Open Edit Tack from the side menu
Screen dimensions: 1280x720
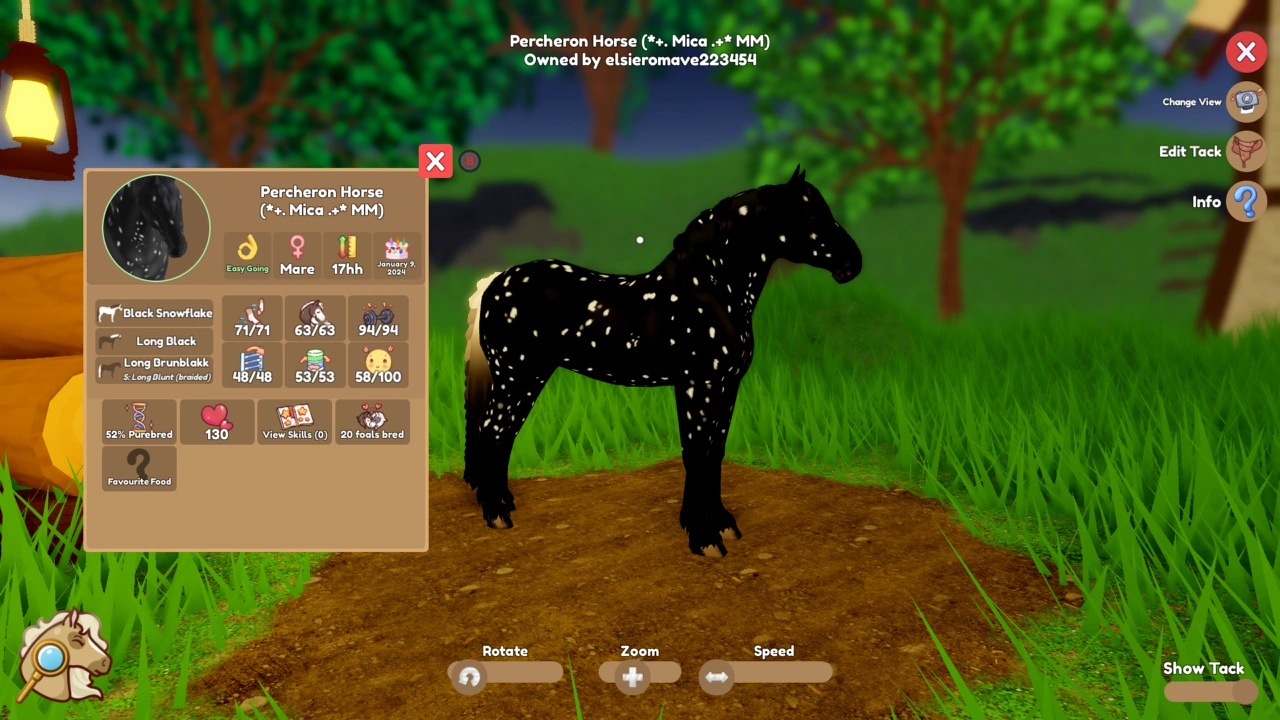(x=1246, y=151)
